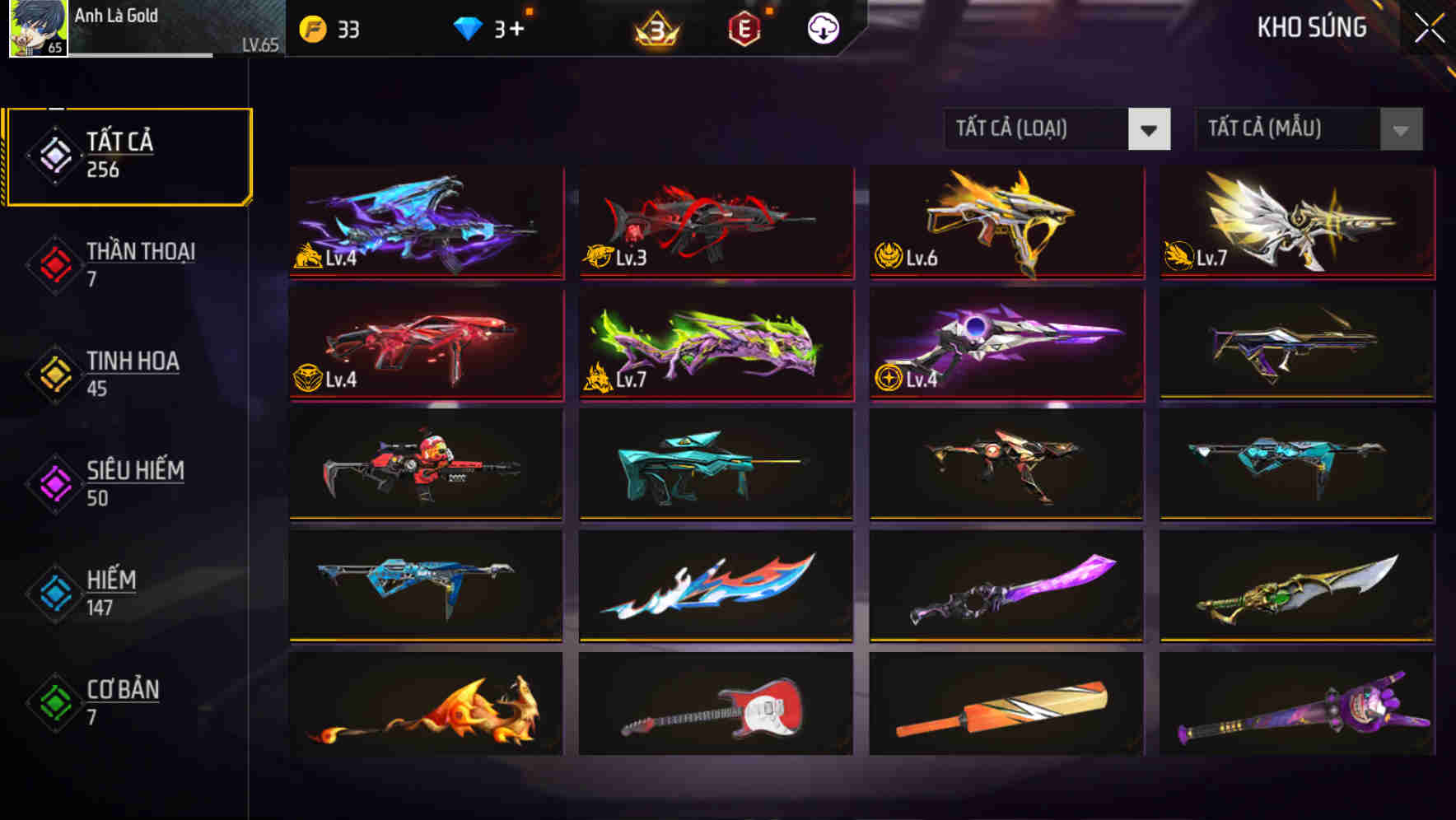Open the rank badge next to currencies
Screen dimensions: 1456x820
point(651,30)
